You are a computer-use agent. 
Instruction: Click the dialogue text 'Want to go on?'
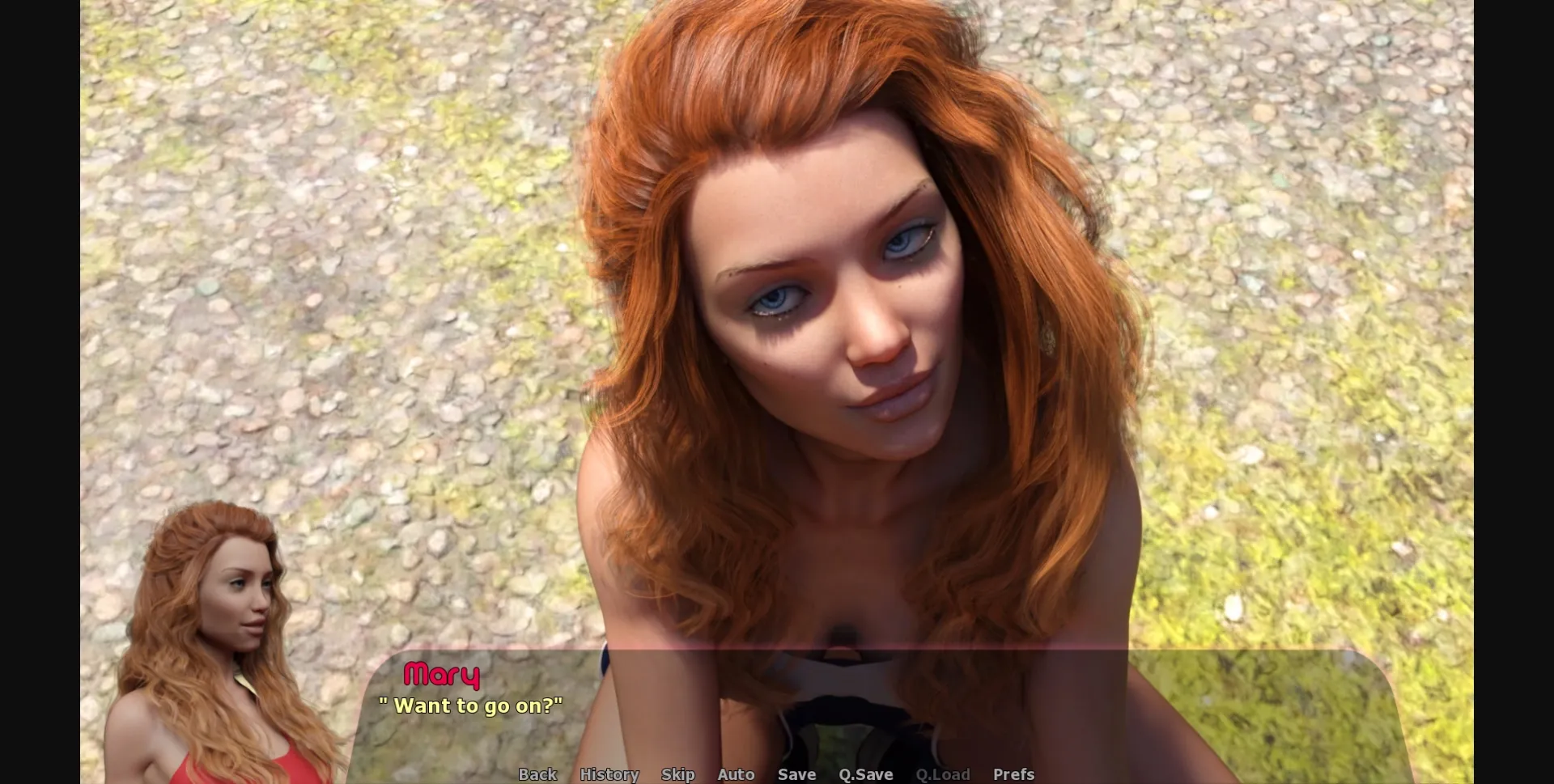[473, 706]
